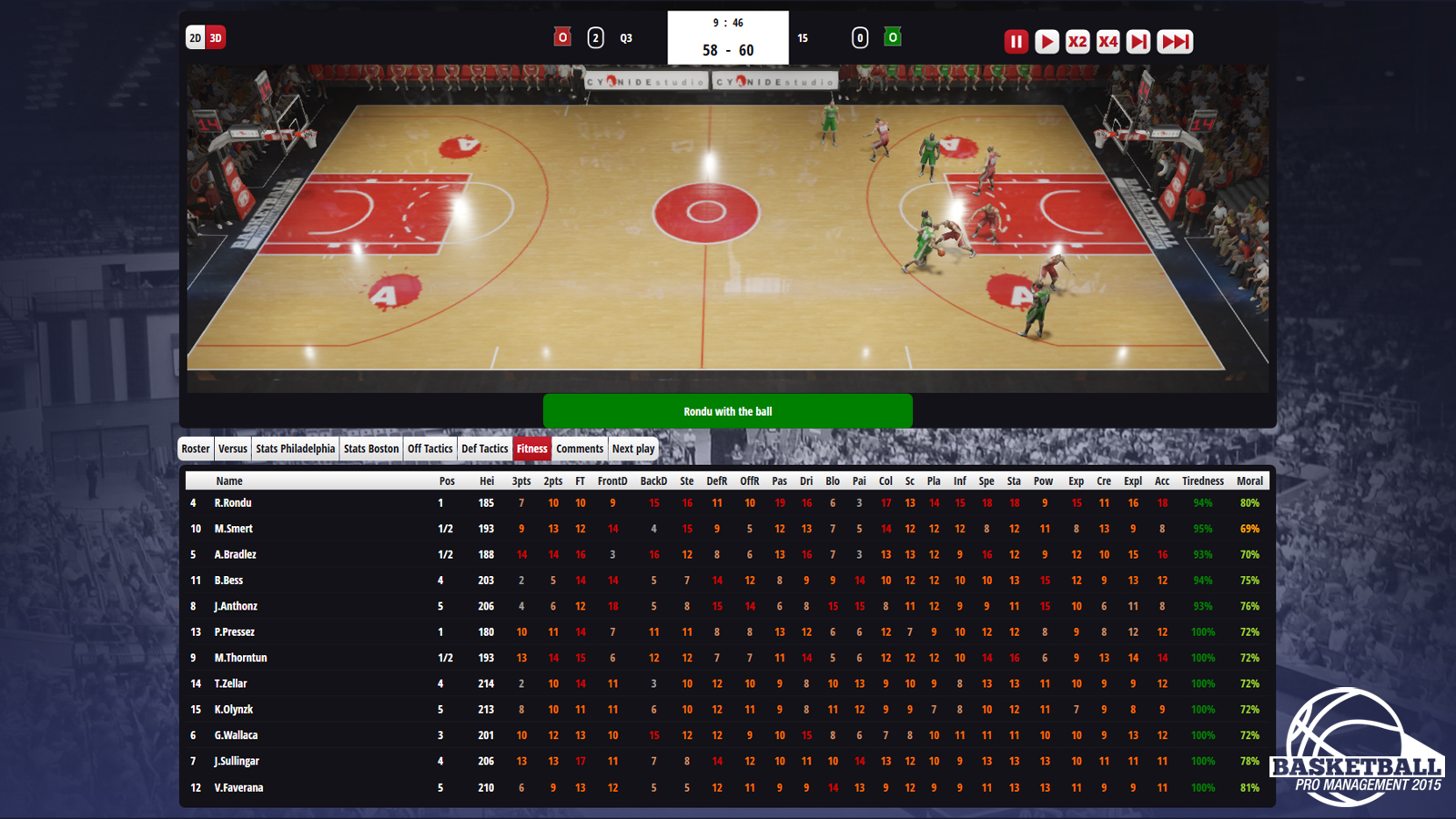Open the Stats Boston tab
Image resolution: width=1456 pixels, height=819 pixels.
(370, 449)
